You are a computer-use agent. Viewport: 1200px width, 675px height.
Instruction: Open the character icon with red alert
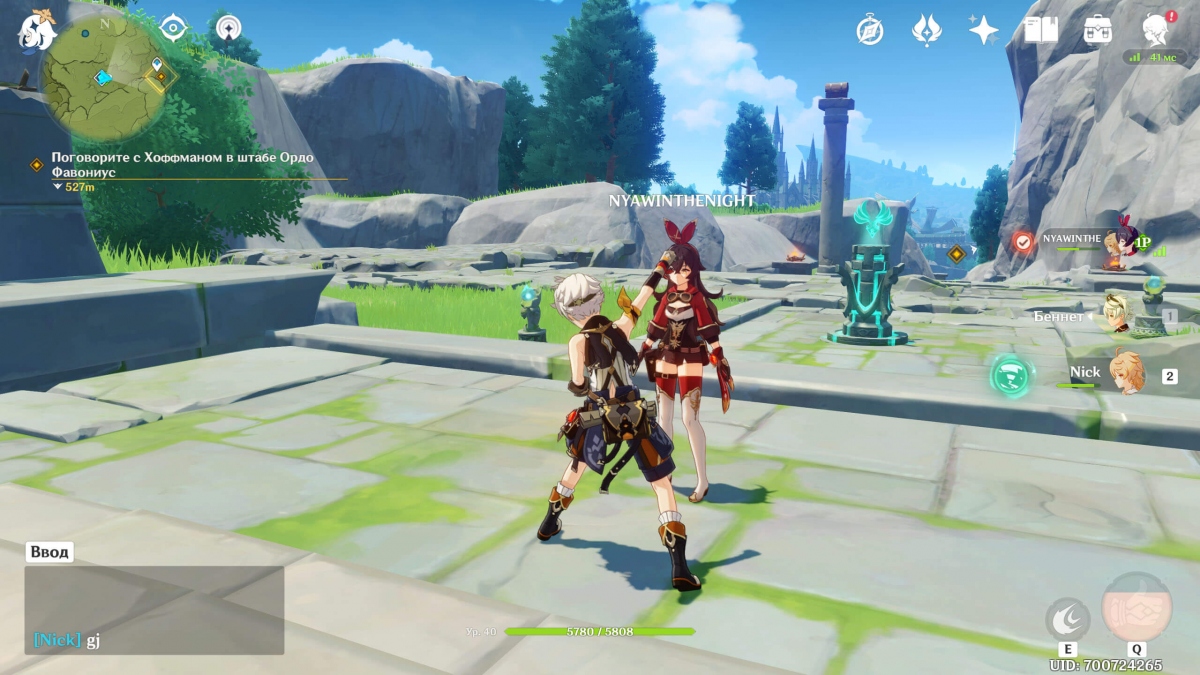point(1156,30)
